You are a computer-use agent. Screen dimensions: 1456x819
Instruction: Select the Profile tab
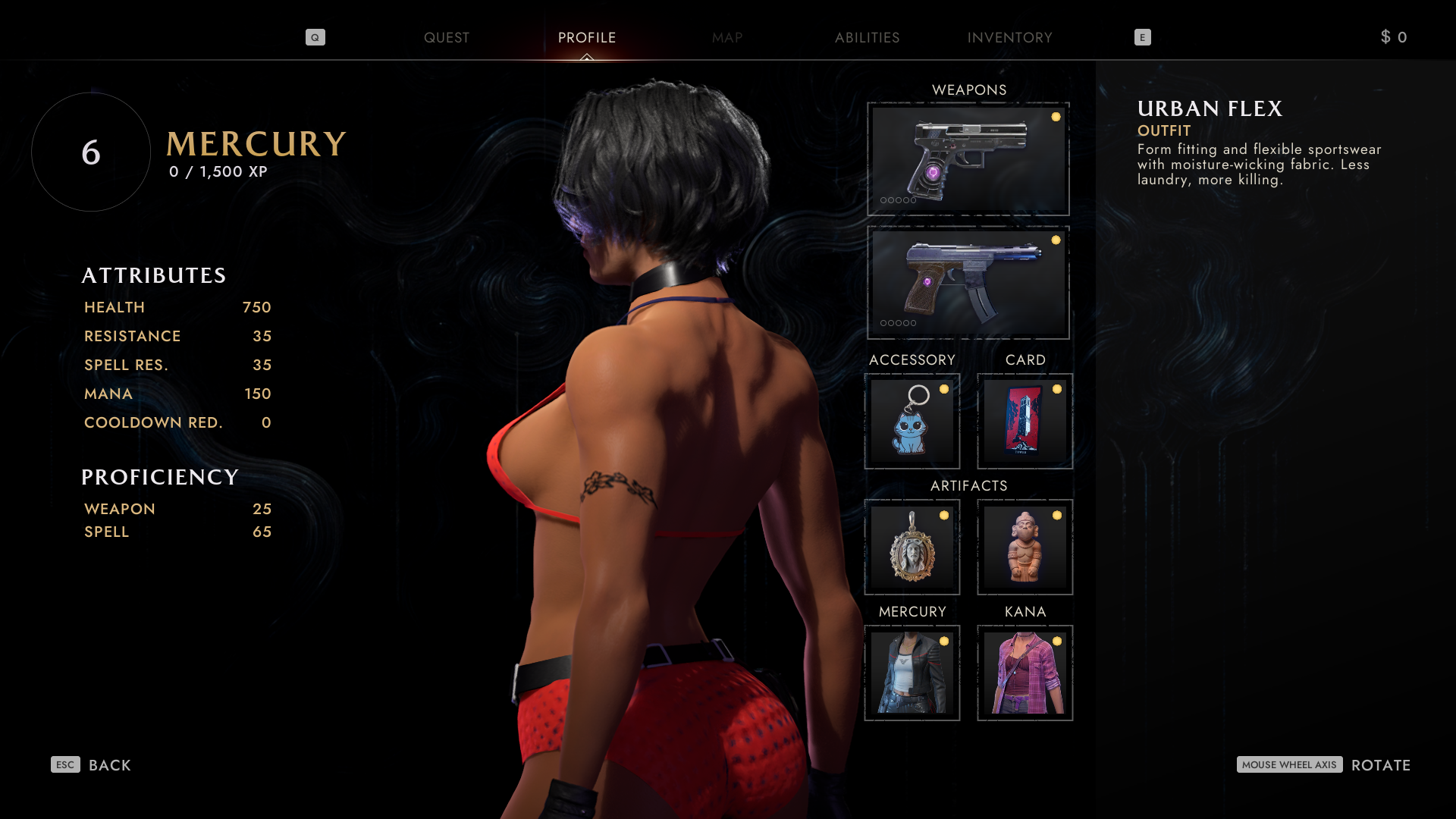[587, 38]
